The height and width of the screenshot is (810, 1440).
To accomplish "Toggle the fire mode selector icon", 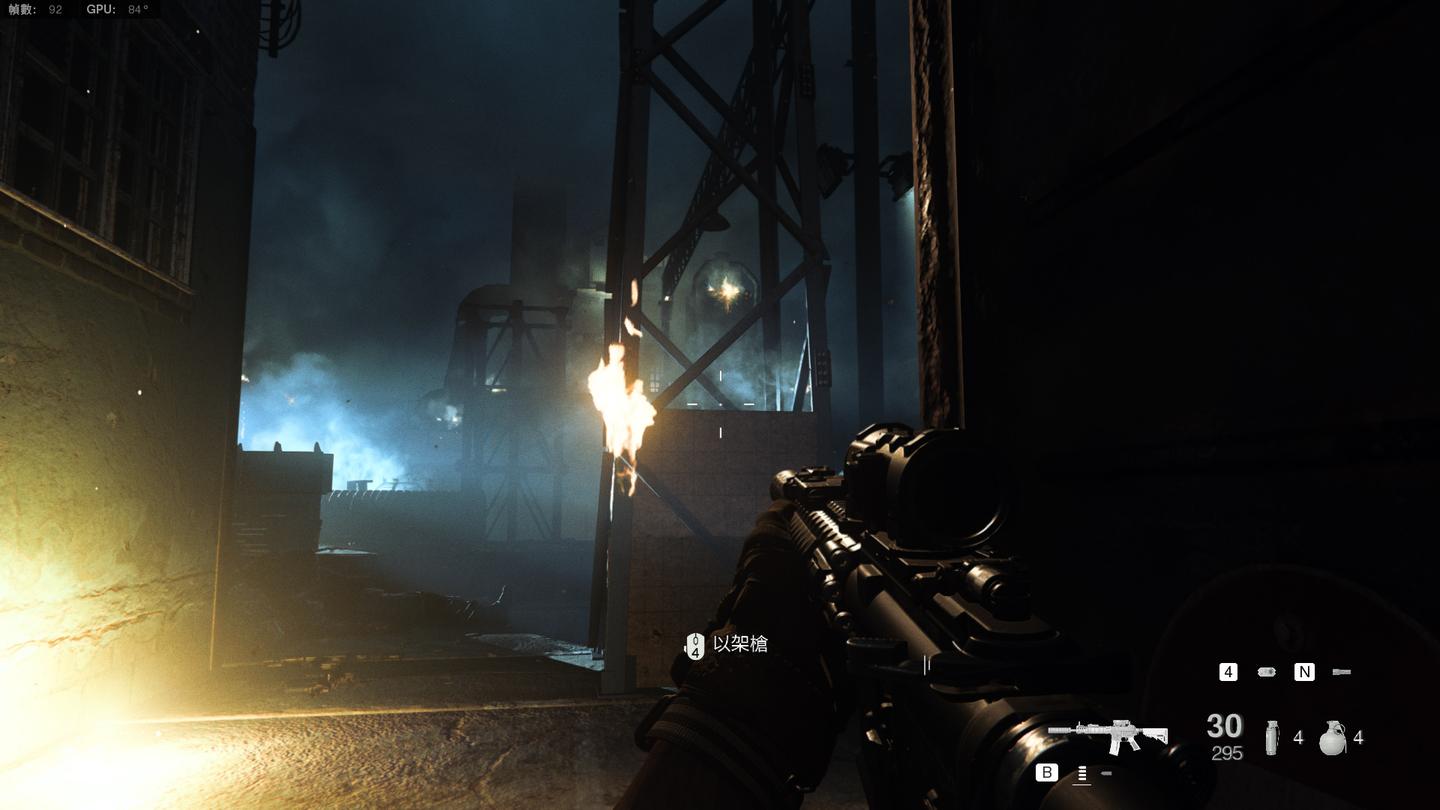I will pos(1081,773).
